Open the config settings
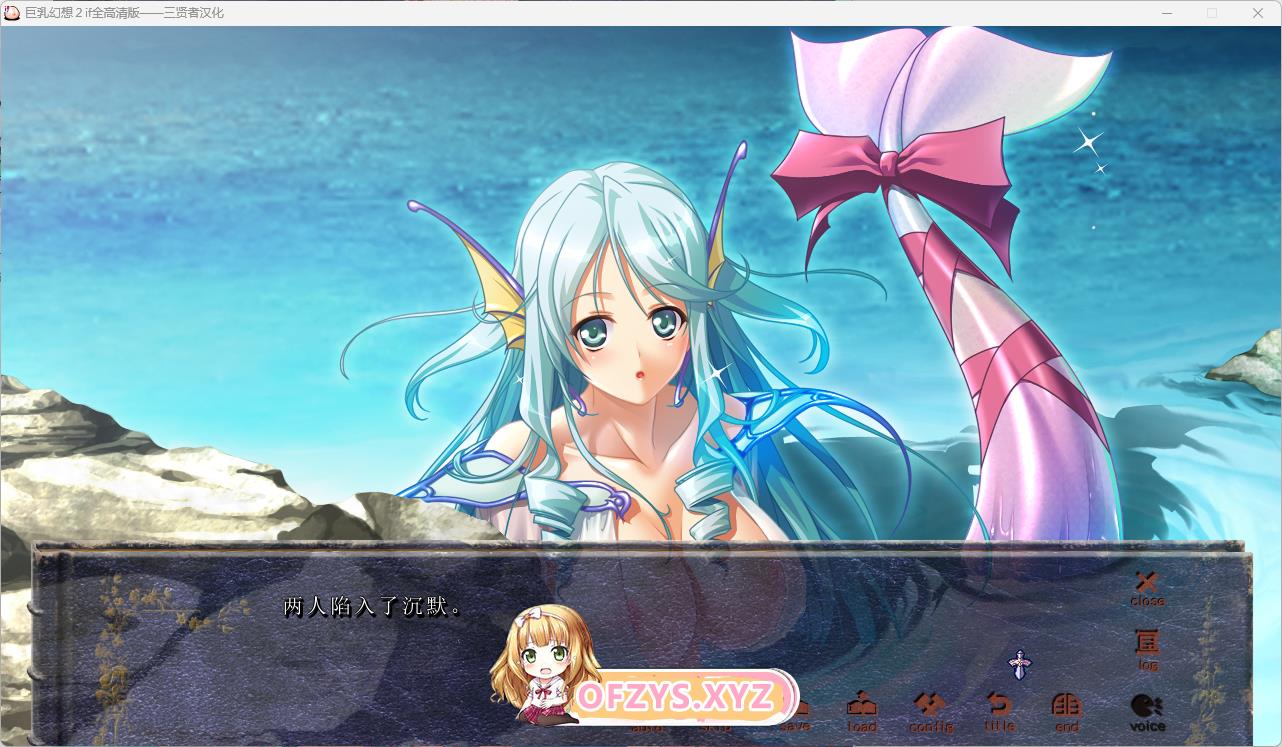This screenshot has width=1282, height=747. click(x=931, y=712)
